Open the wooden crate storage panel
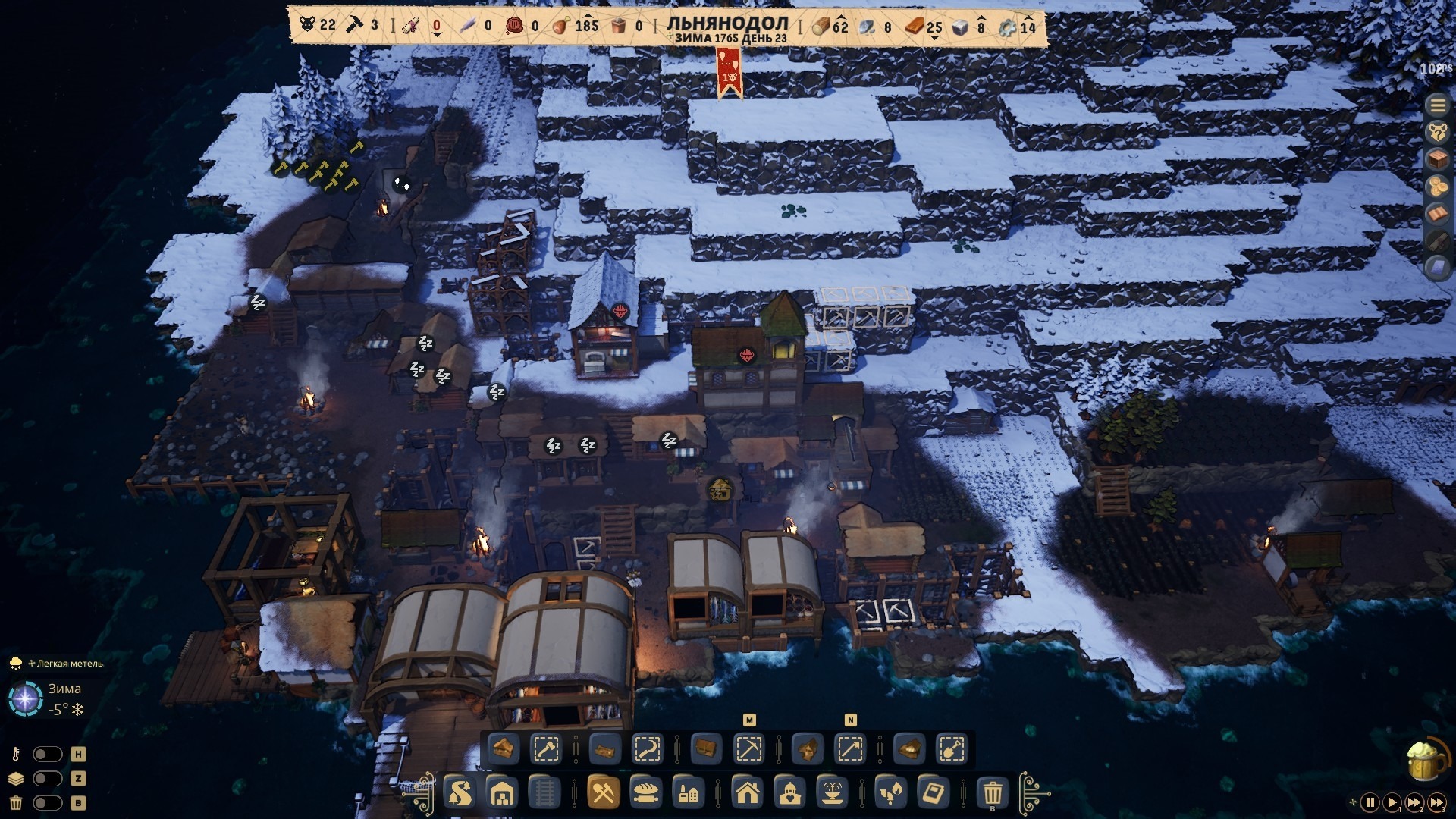1456x819 pixels. 1437,160
